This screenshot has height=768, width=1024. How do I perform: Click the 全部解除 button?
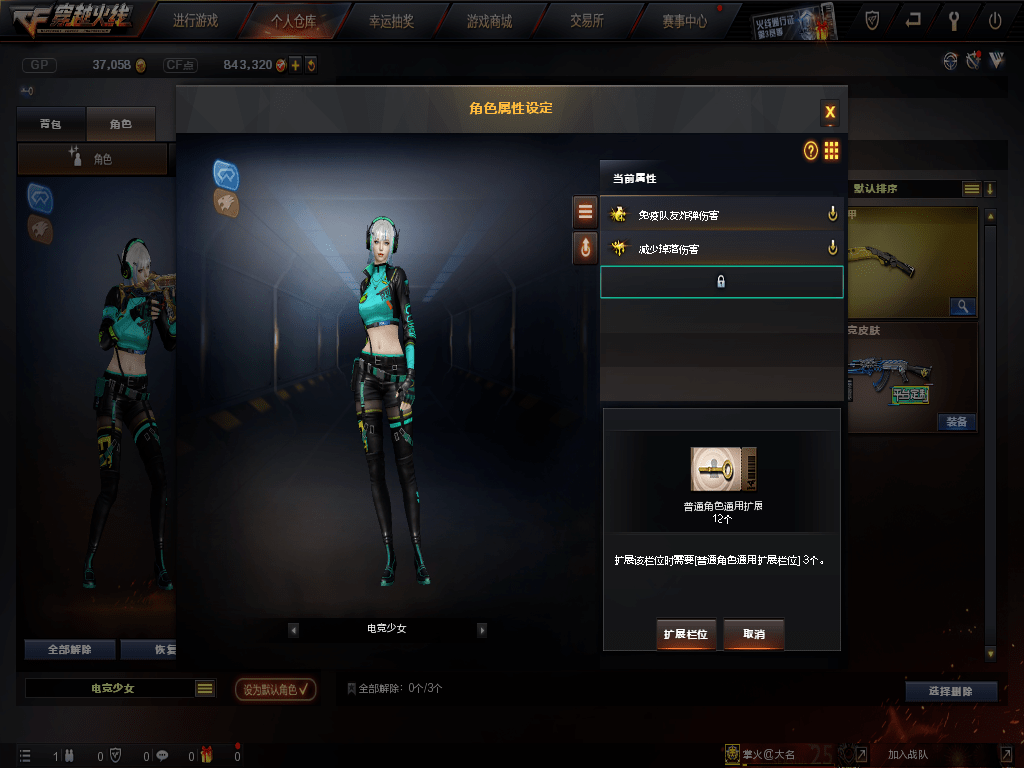pyautogui.click(x=70, y=649)
